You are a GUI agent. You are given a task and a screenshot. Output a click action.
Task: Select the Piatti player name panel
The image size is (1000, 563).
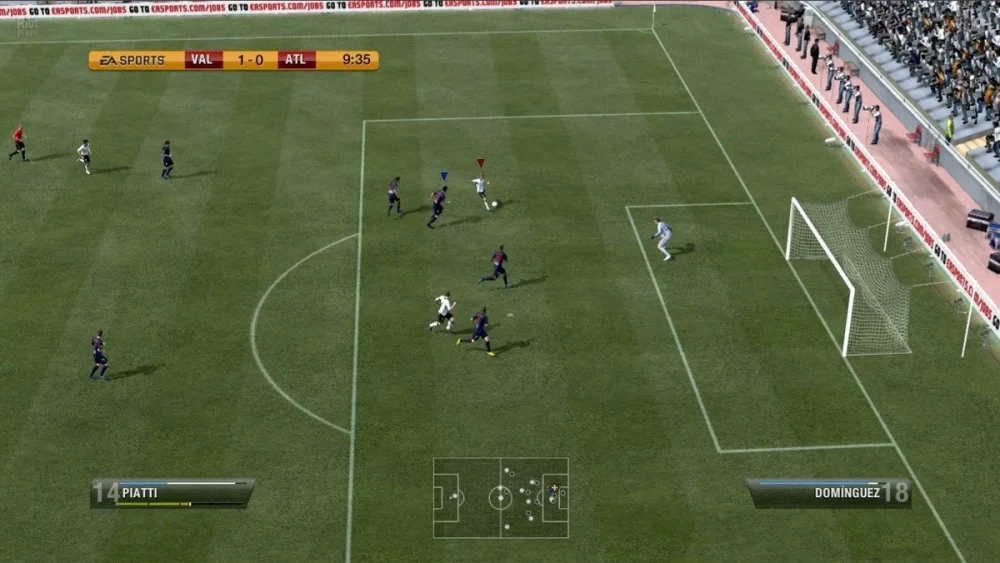tap(172, 492)
